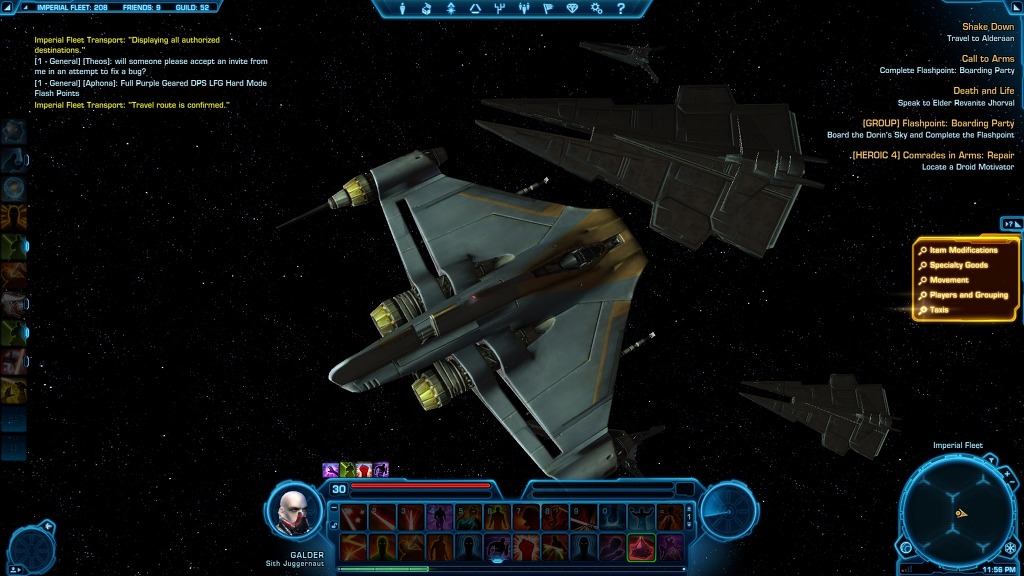
Task: Open the diamond-shaped market icon
Action: pyautogui.click(x=572, y=9)
